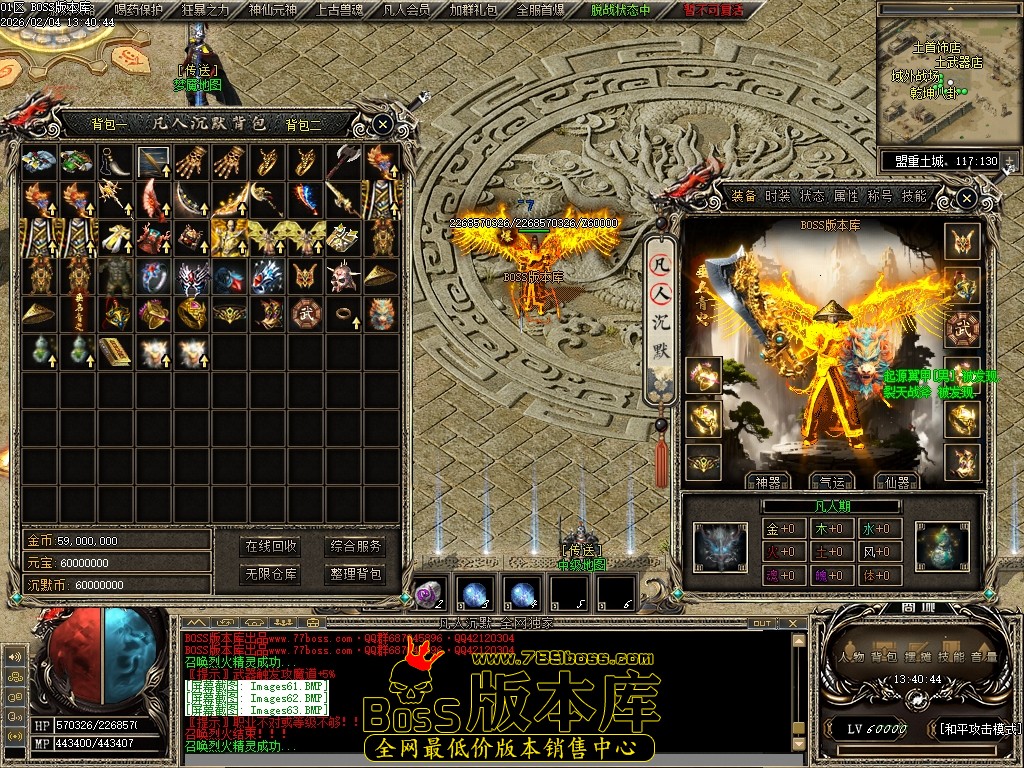Close the character equipment panel
The height and width of the screenshot is (768, 1024).
tap(966, 198)
